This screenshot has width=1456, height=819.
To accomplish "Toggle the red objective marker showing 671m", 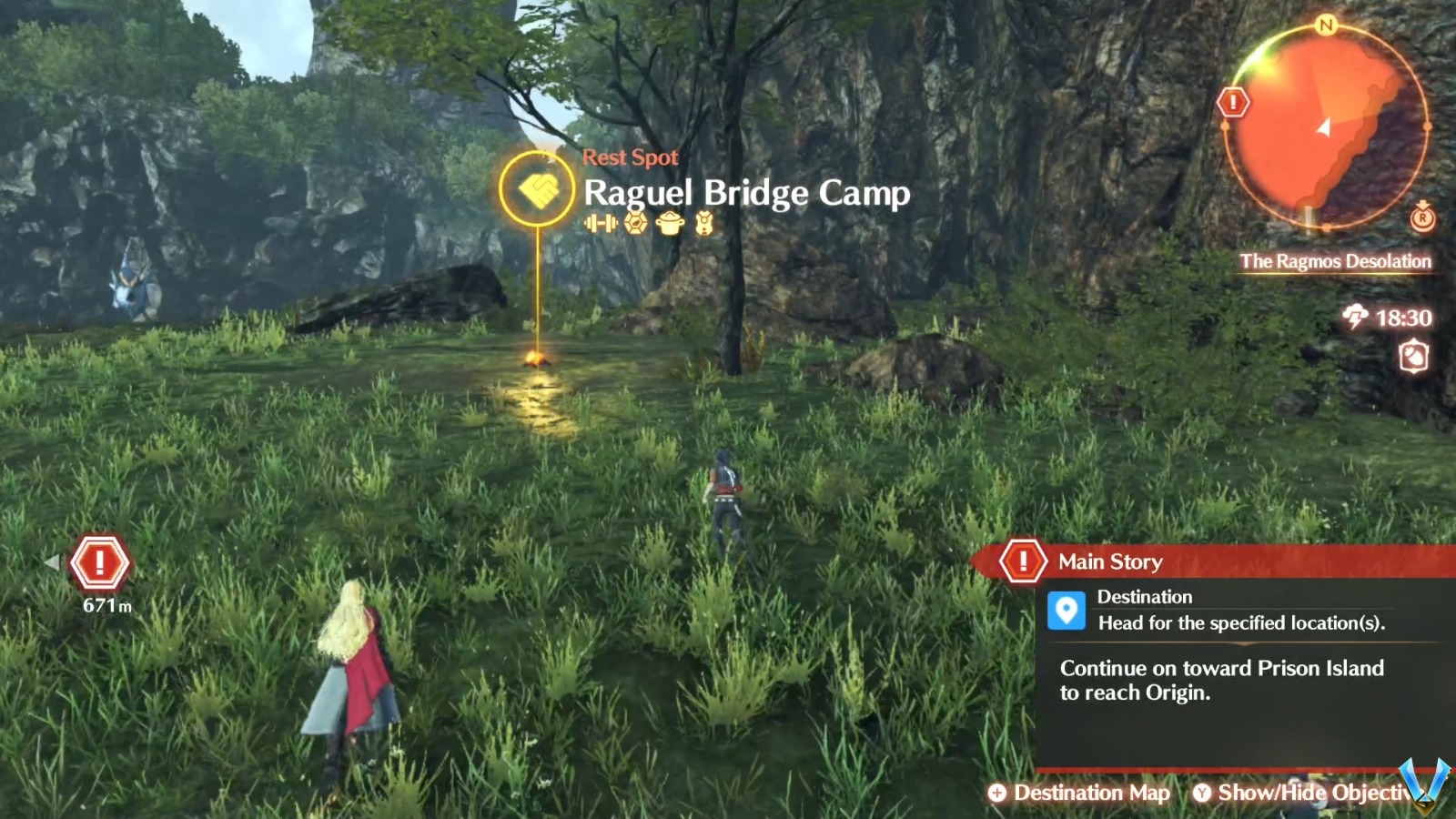I will (100, 562).
